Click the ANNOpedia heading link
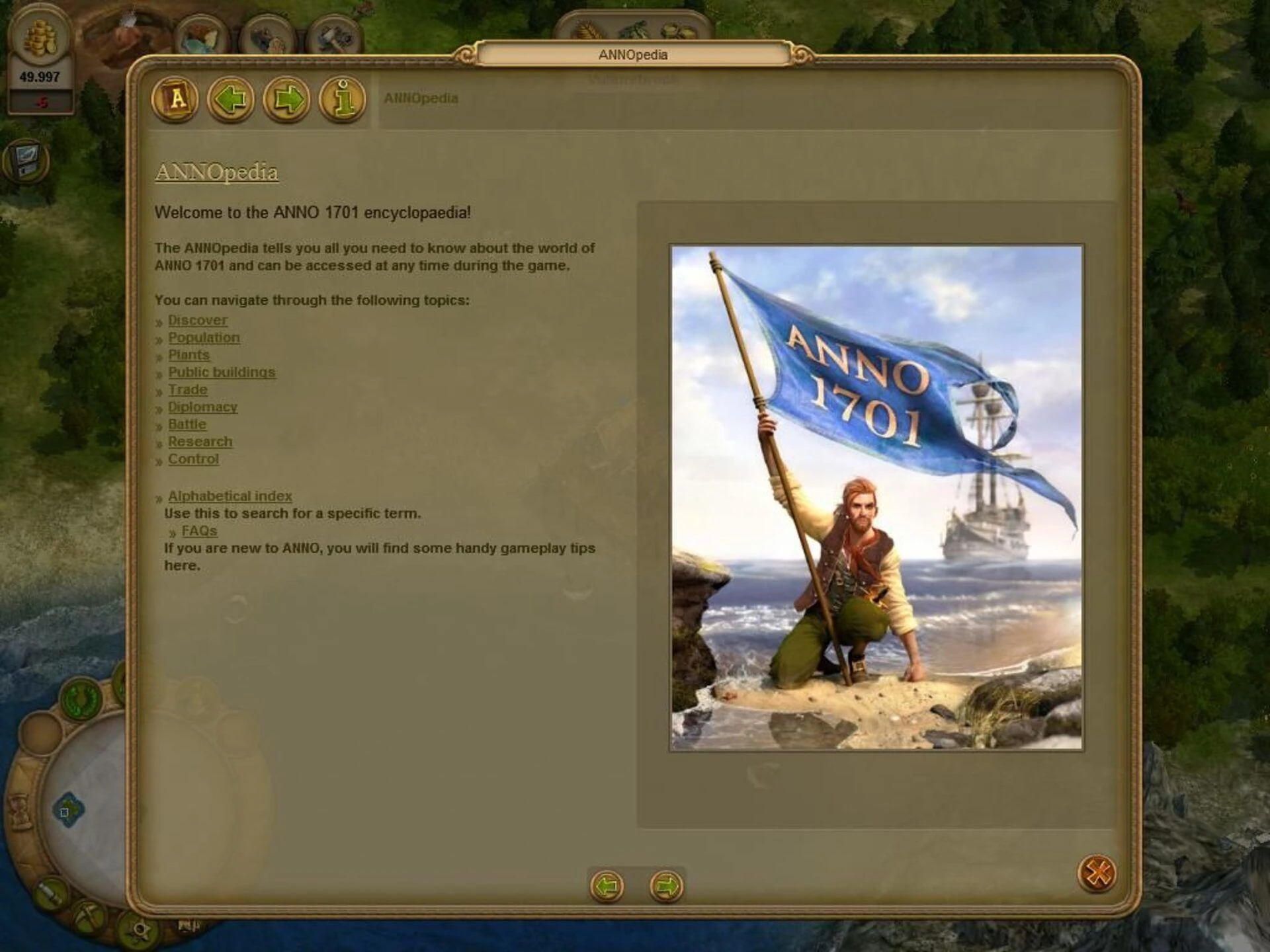This screenshot has width=1270, height=952. (x=216, y=172)
